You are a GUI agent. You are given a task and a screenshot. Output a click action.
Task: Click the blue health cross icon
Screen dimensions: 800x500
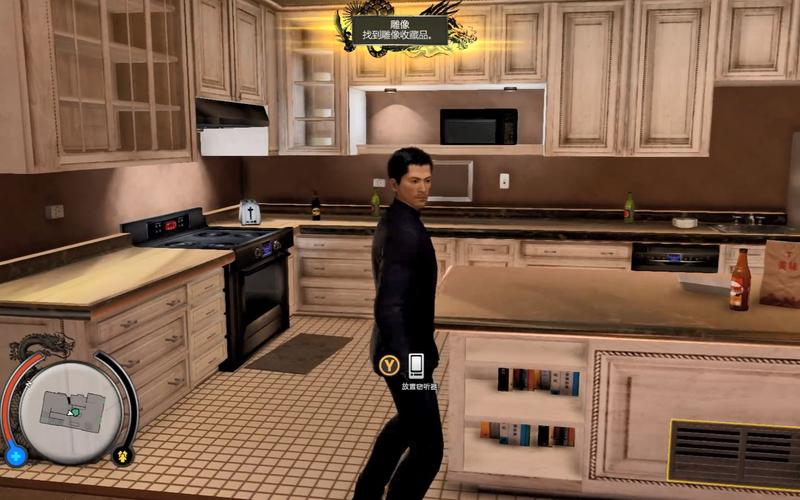tap(16, 456)
